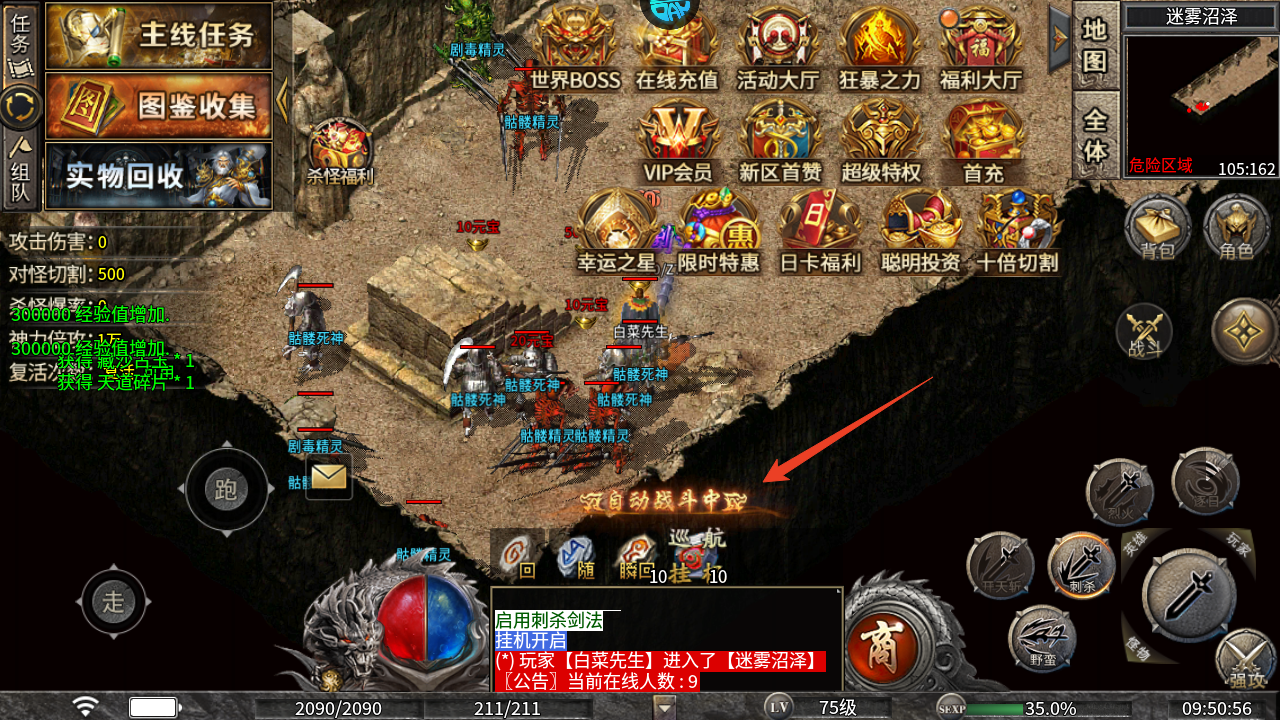The image size is (1280, 720).
Task: Open the 地图 map tab
Action: coord(1096,46)
